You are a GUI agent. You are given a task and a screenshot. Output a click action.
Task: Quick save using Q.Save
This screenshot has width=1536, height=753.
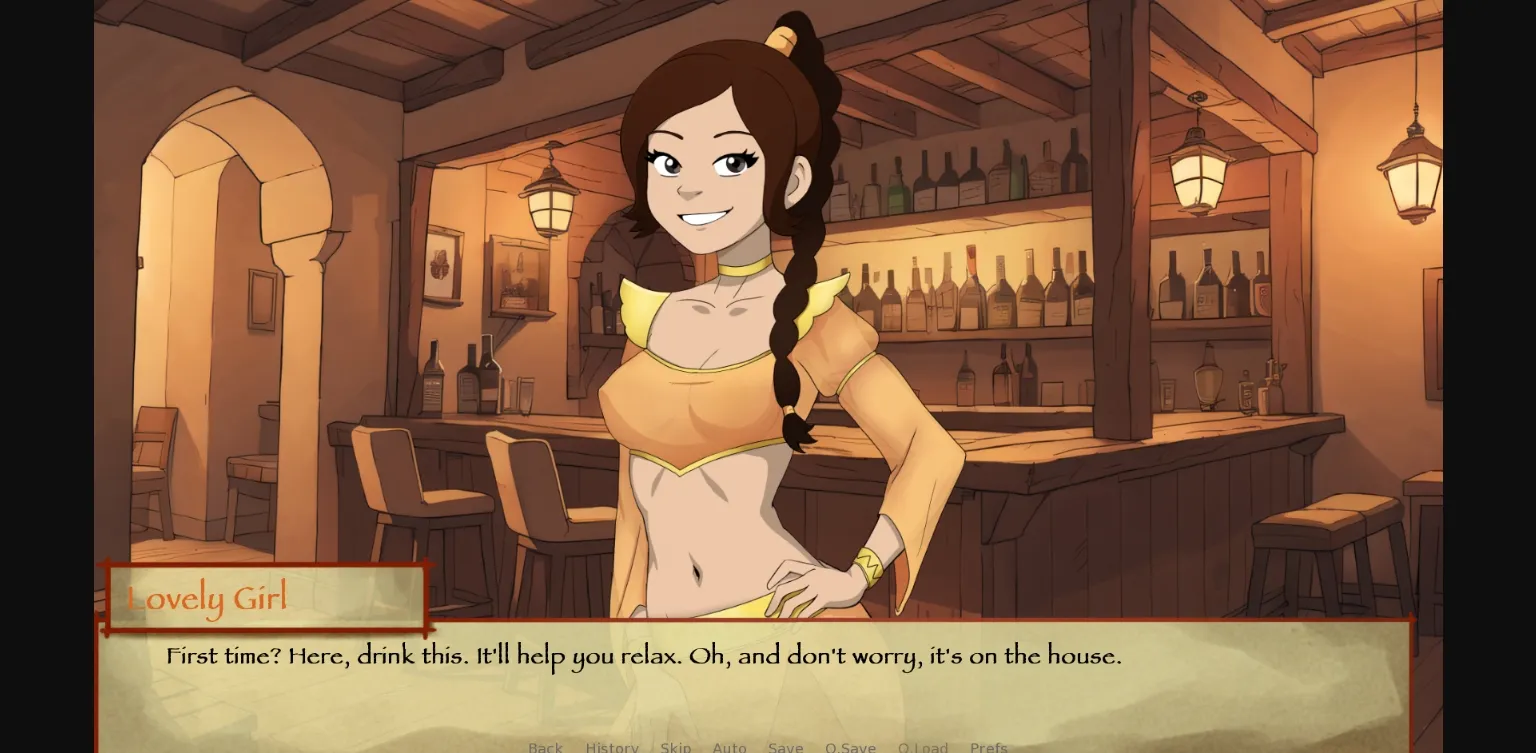tap(851, 747)
